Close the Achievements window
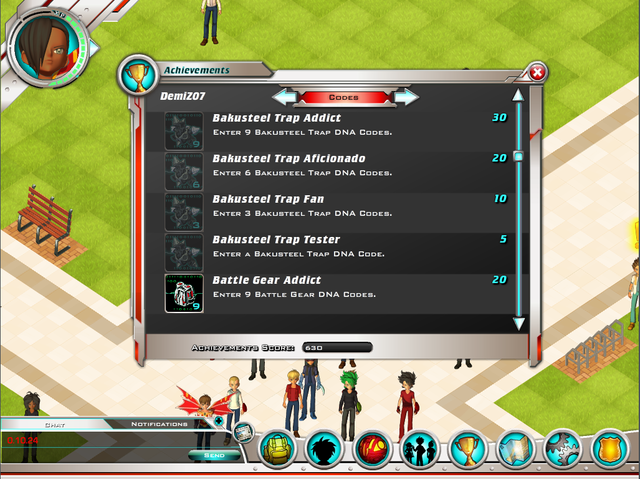The width and height of the screenshot is (640, 479). 537,72
